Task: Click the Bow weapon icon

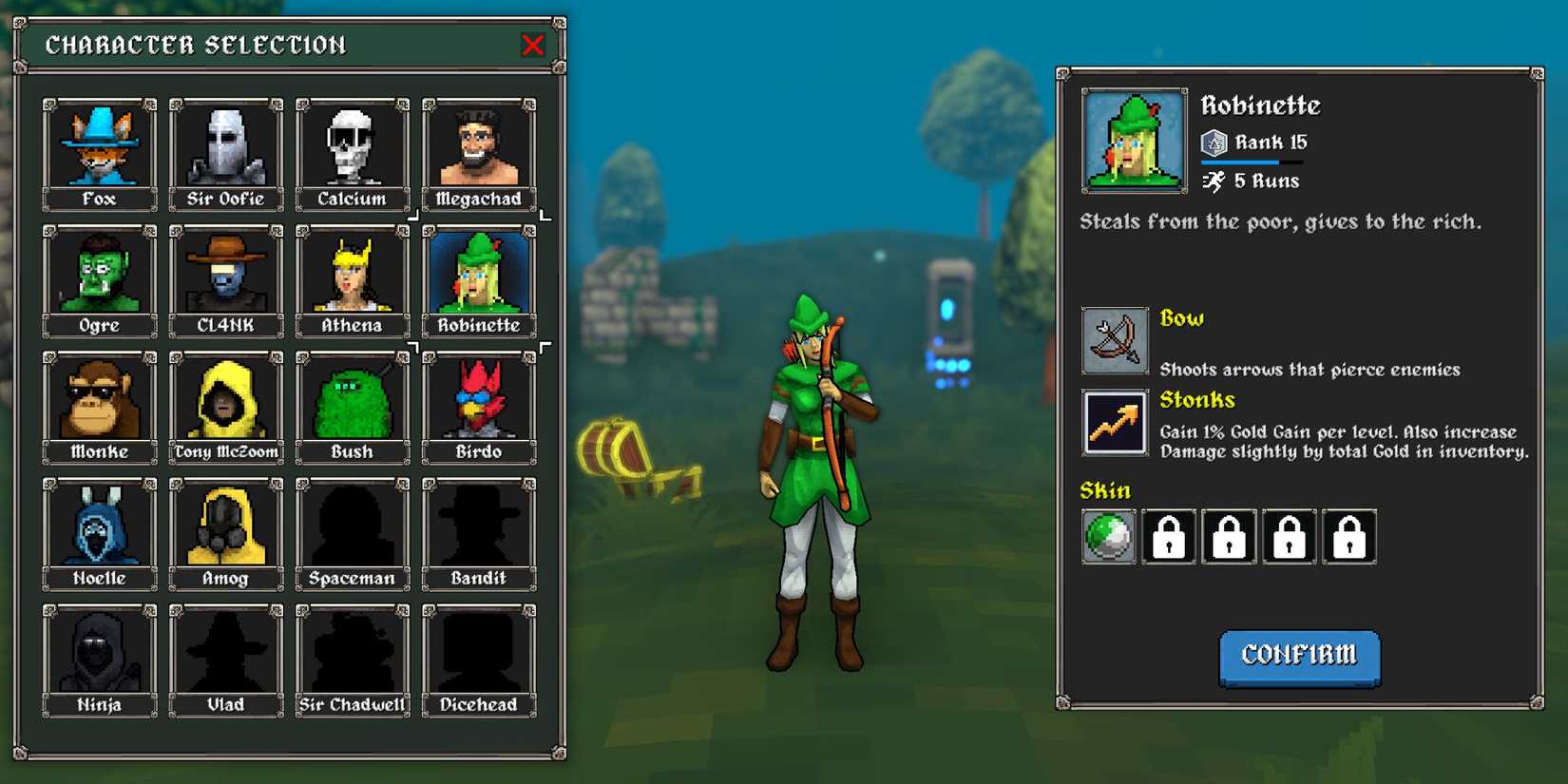Action: (1114, 340)
